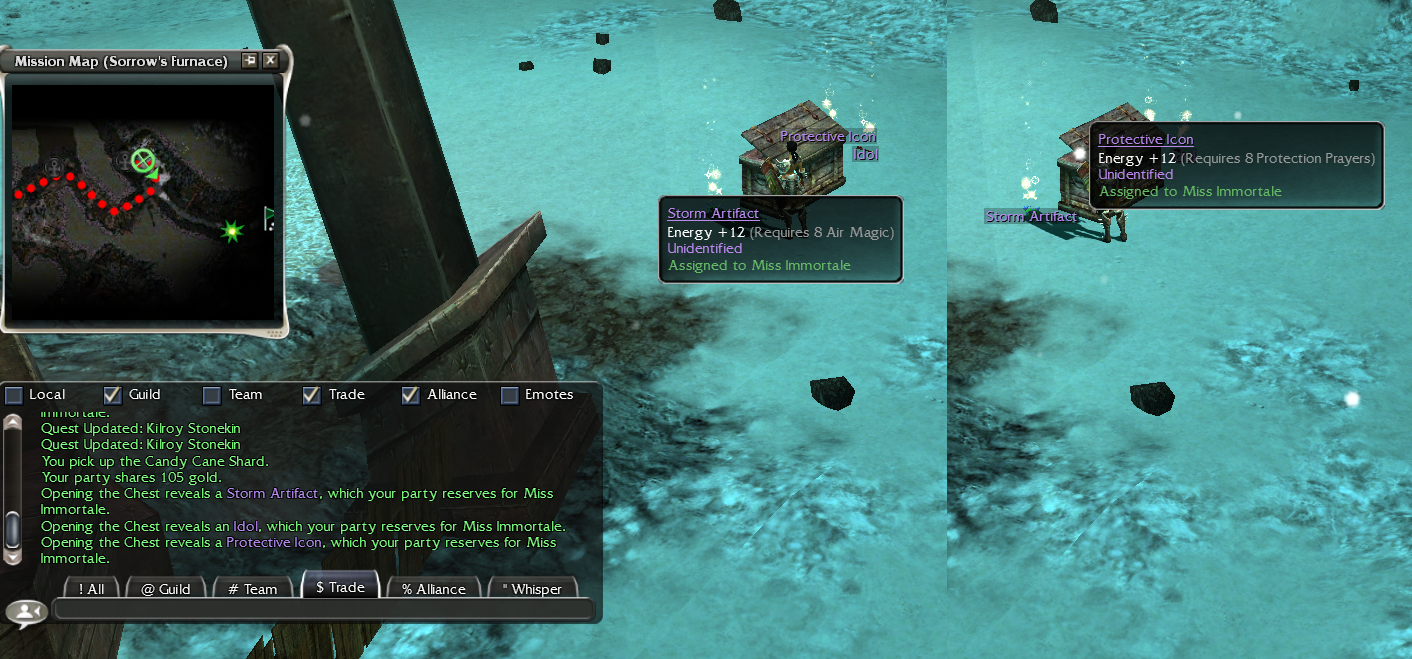Close the Mission Map window

pos(270,61)
